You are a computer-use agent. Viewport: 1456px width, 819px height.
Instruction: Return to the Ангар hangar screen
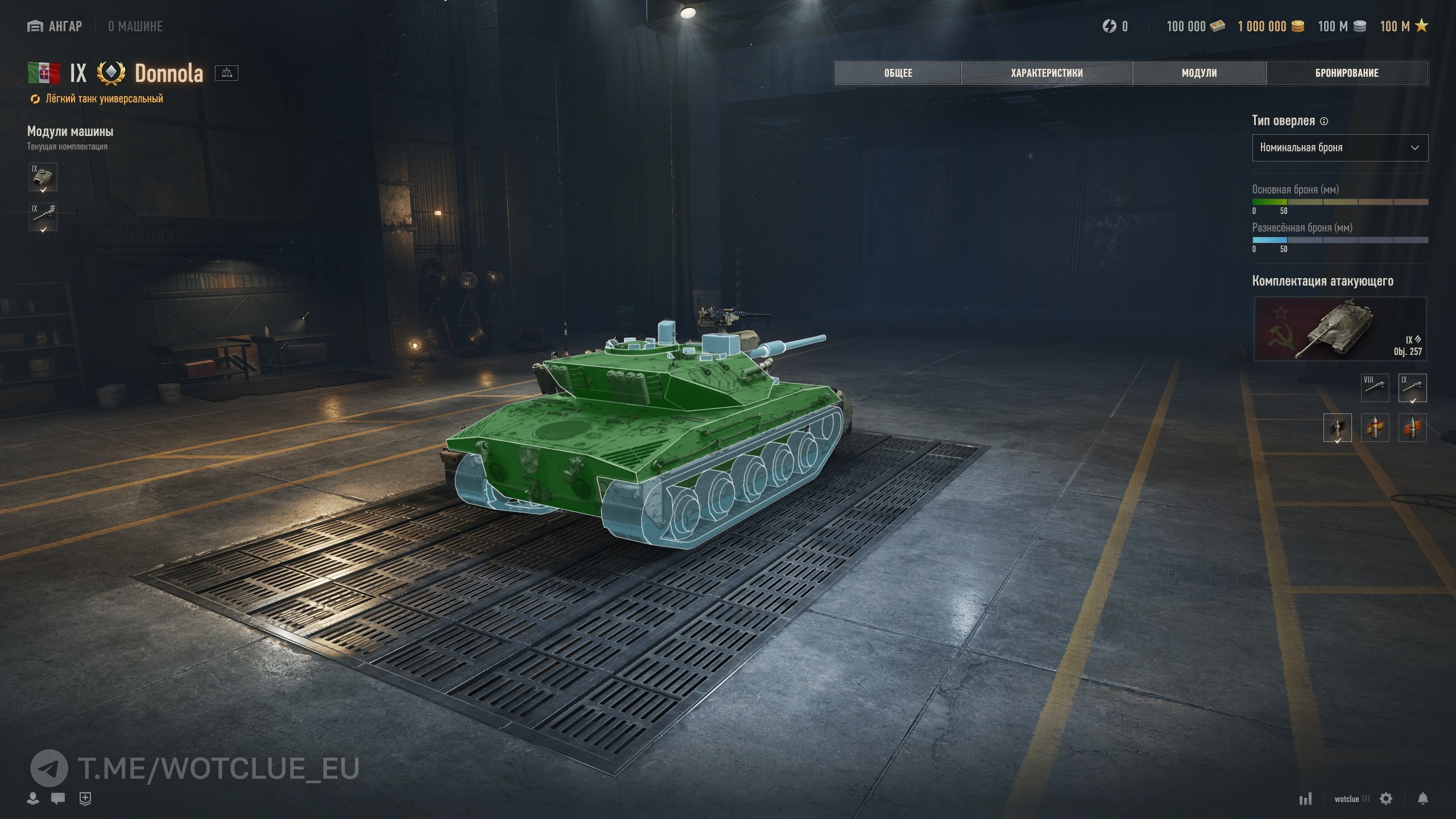[x=55, y=26]
